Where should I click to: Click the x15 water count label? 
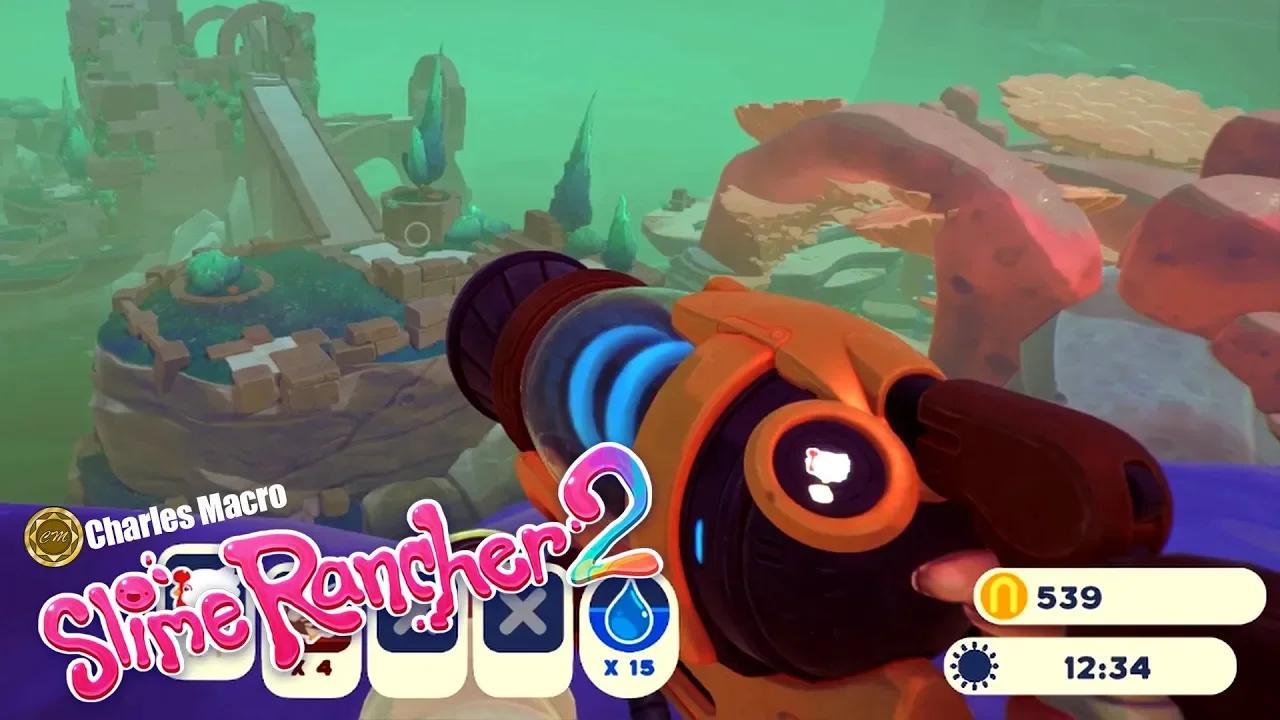[626, 665]
